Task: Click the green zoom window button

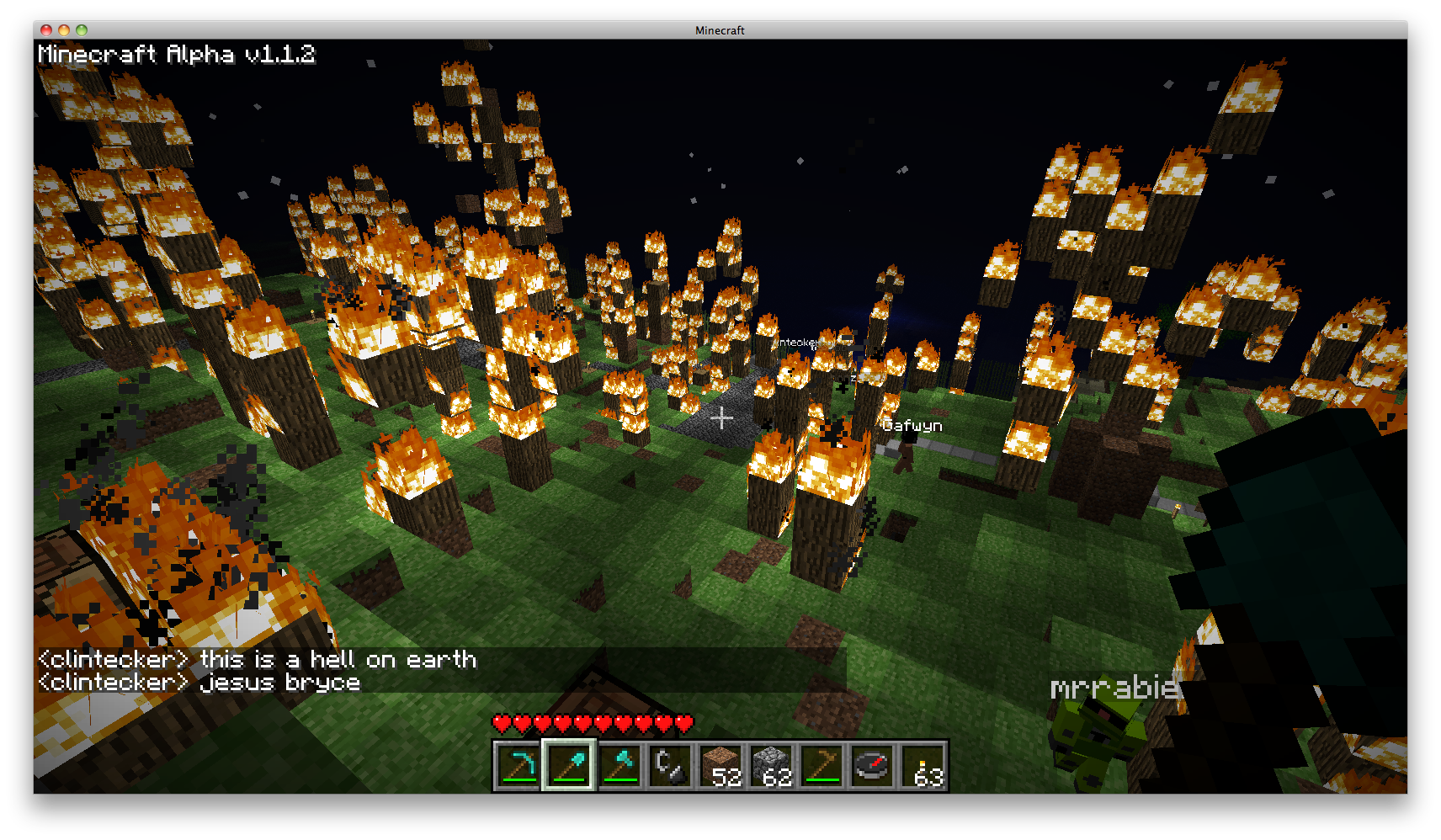Action: pos(82,30)
